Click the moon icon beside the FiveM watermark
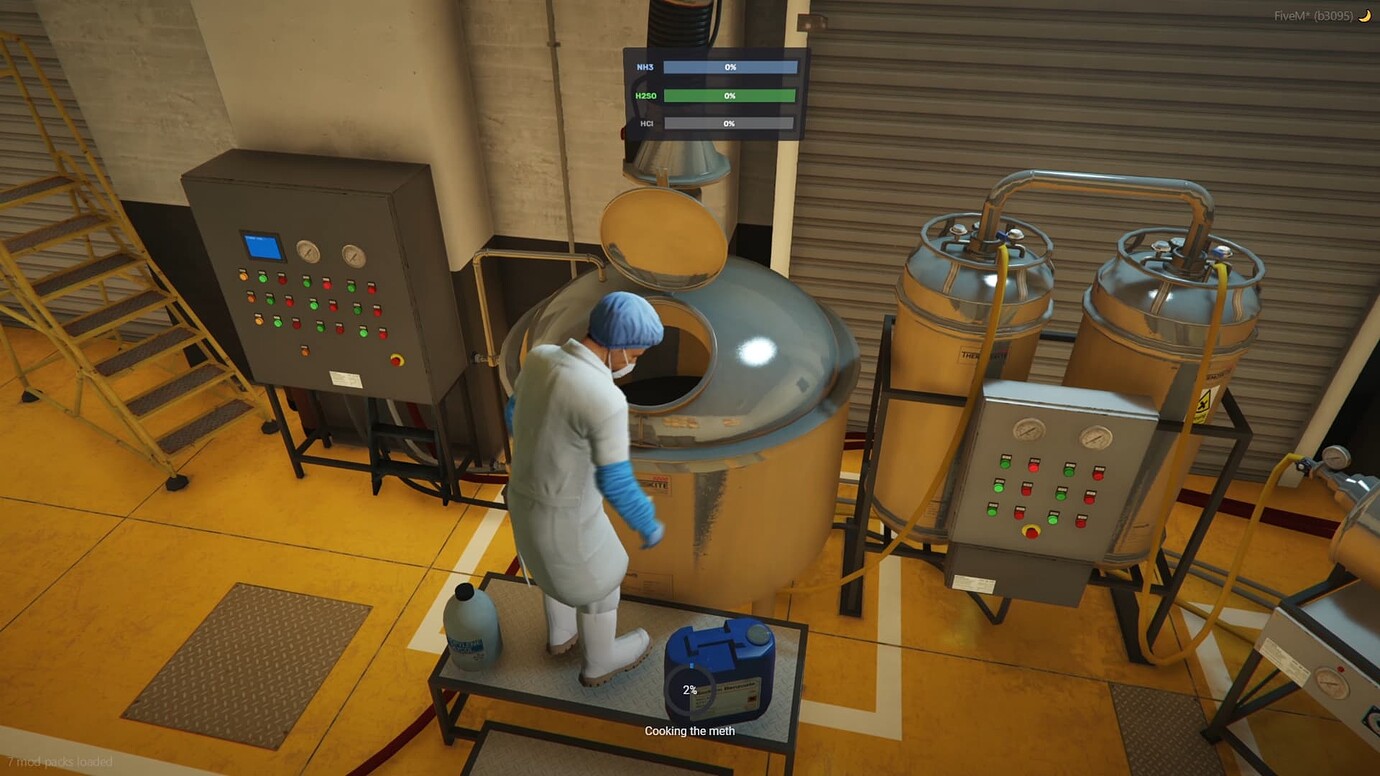Image resolution: width=1380 pixels, height=776 pixels. (x=1364, y=15)
